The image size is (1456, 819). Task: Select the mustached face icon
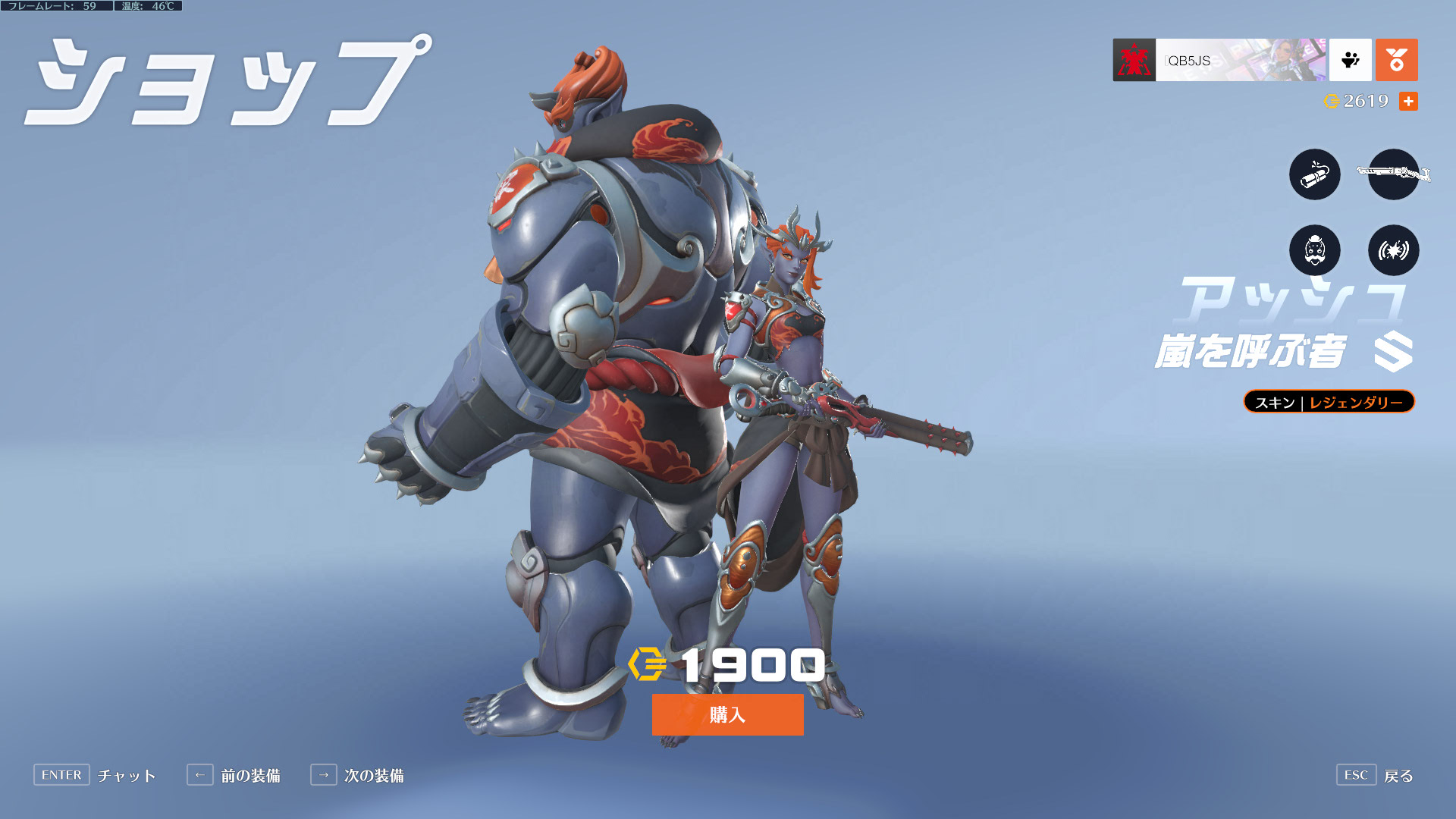(1314, 250)
